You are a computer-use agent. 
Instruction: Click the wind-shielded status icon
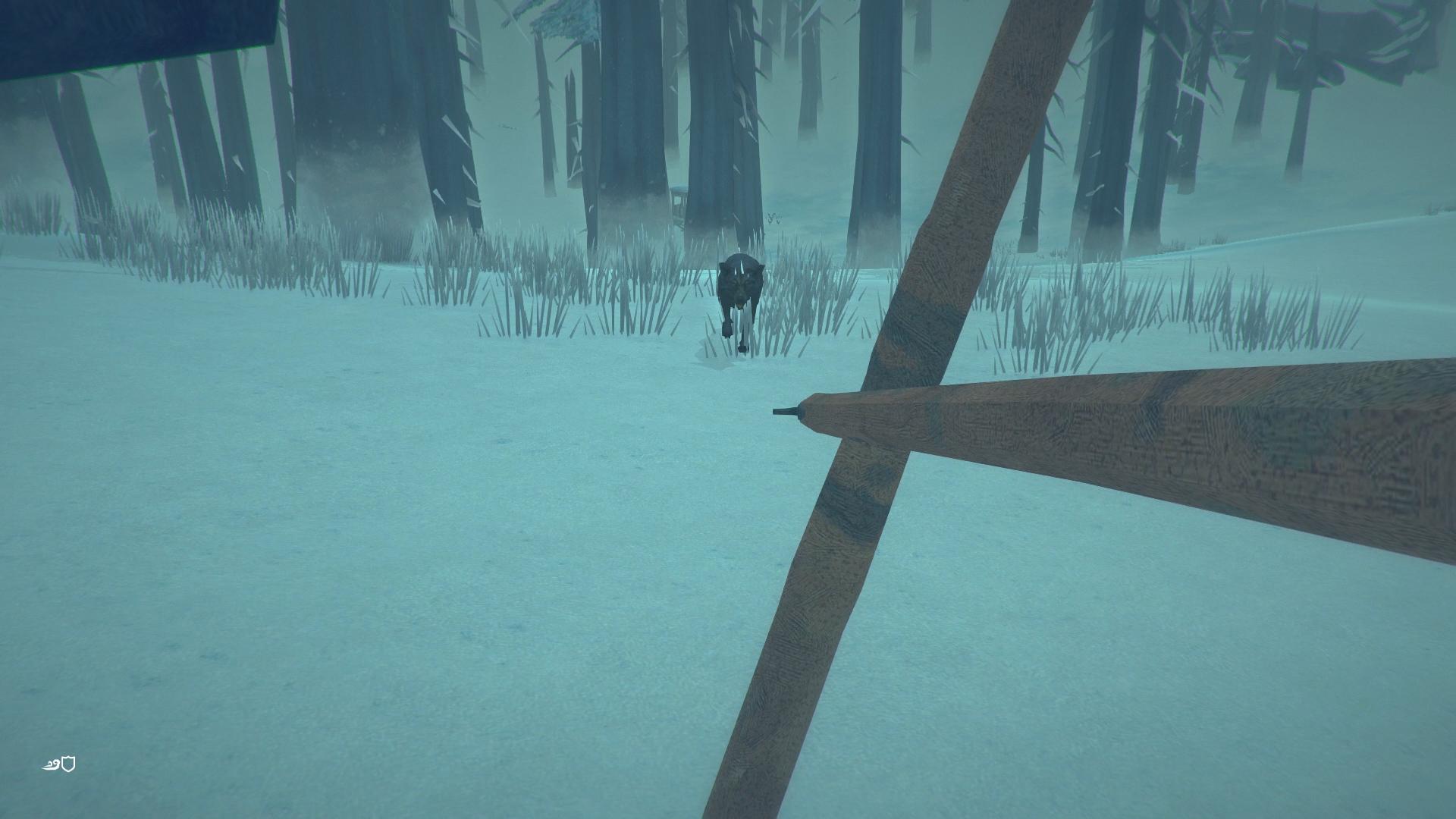[x=59, y=764]
